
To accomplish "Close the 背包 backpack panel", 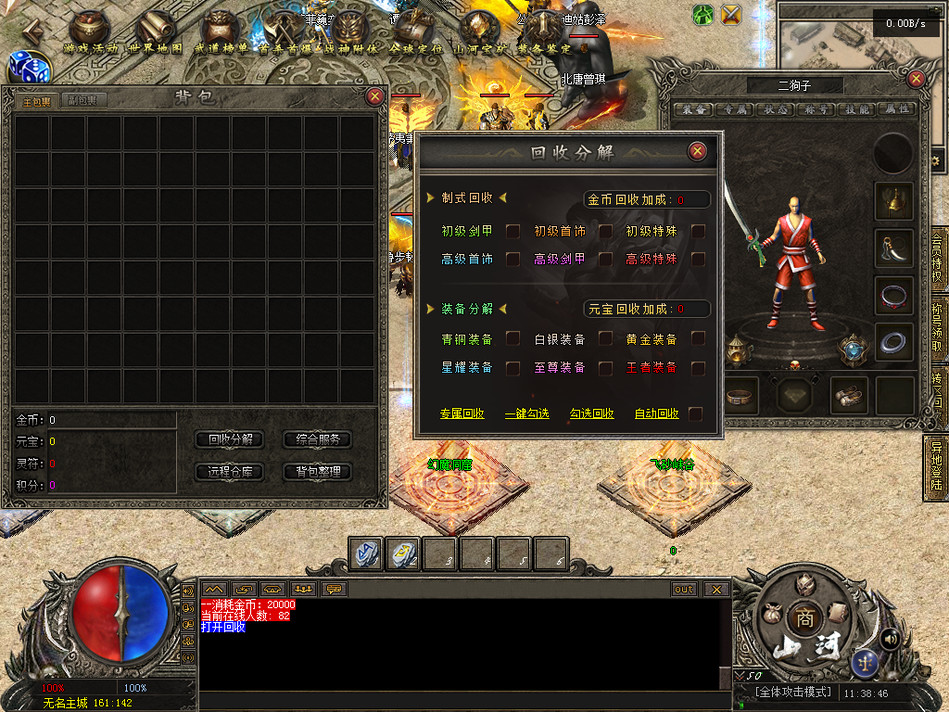I will [x=375, y=96].
